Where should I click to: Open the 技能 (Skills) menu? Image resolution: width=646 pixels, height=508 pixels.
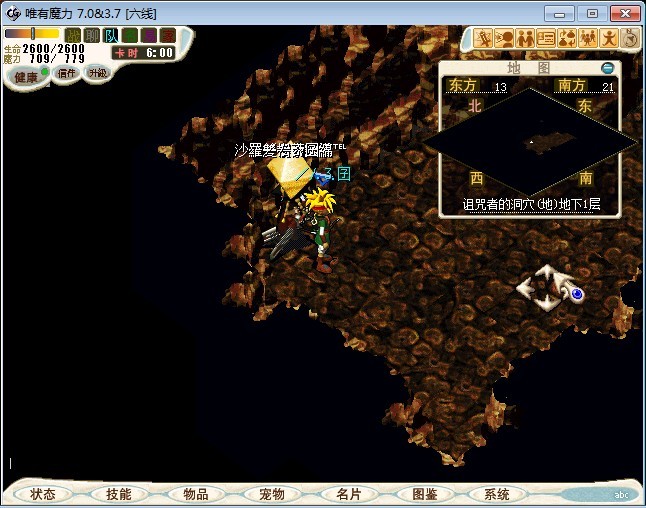pos(118,494)
